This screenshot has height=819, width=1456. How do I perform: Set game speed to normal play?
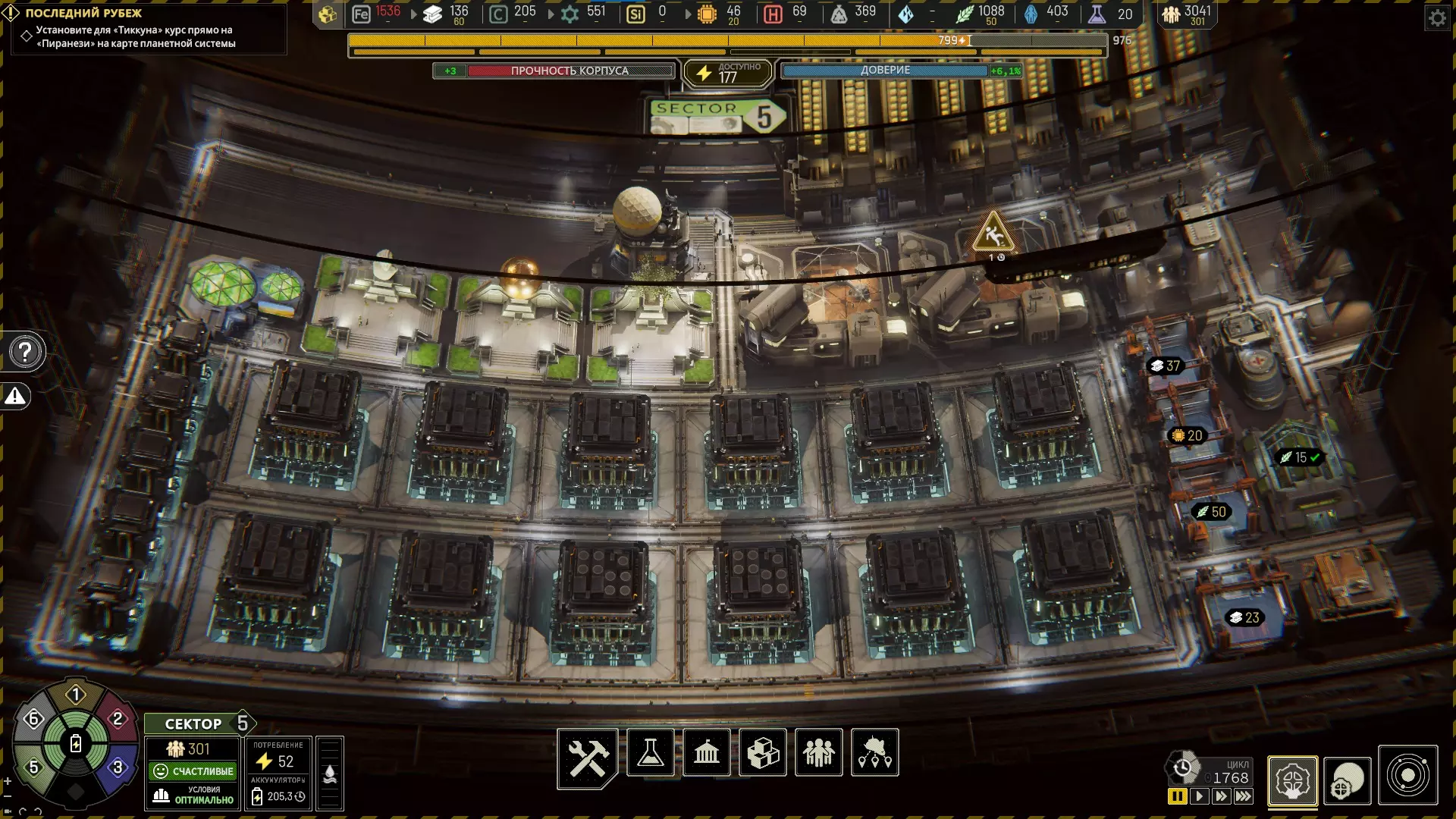pyautogui.click(x=1199, y=796)
